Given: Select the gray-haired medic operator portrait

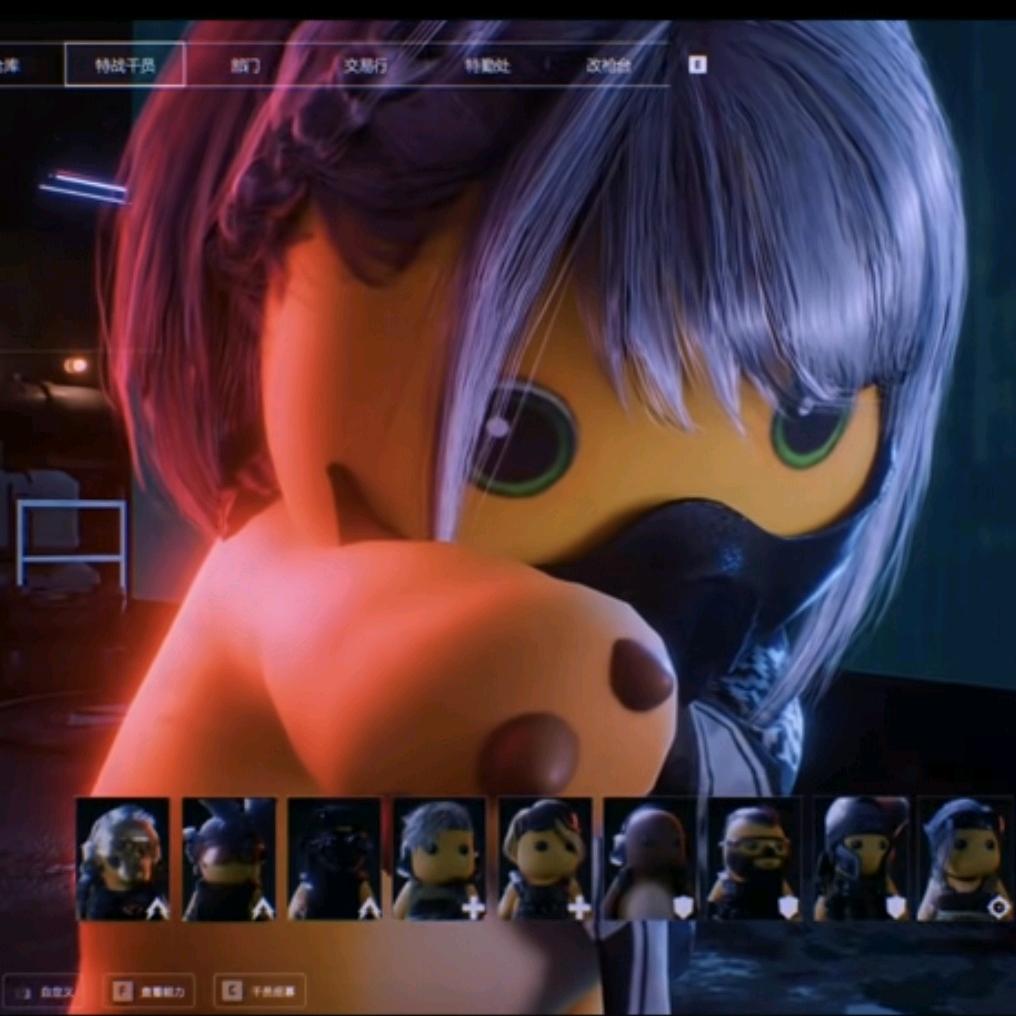Looking at the screenshot, I should (440, 859).
